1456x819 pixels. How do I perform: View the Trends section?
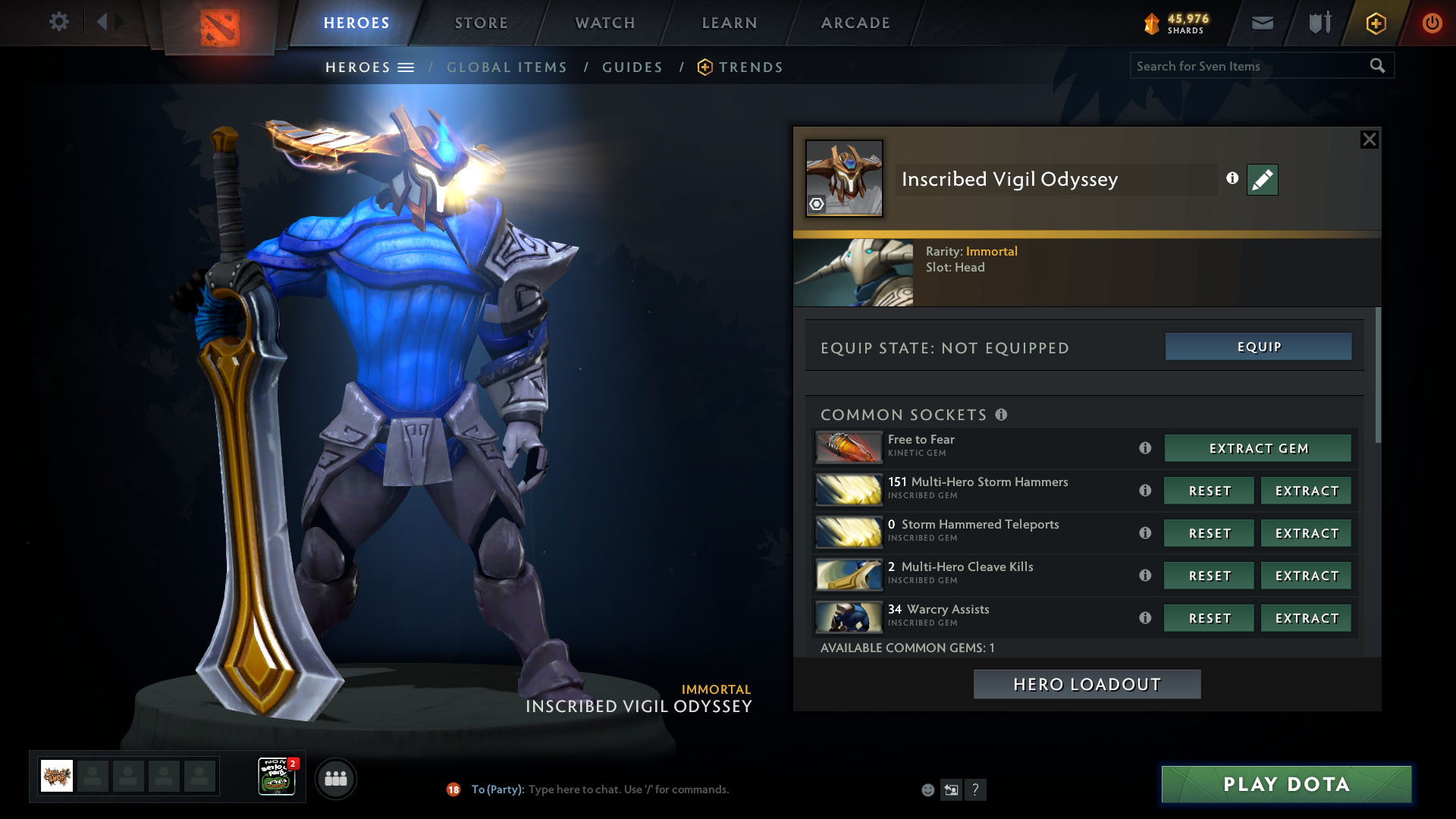tap(750, 67)
